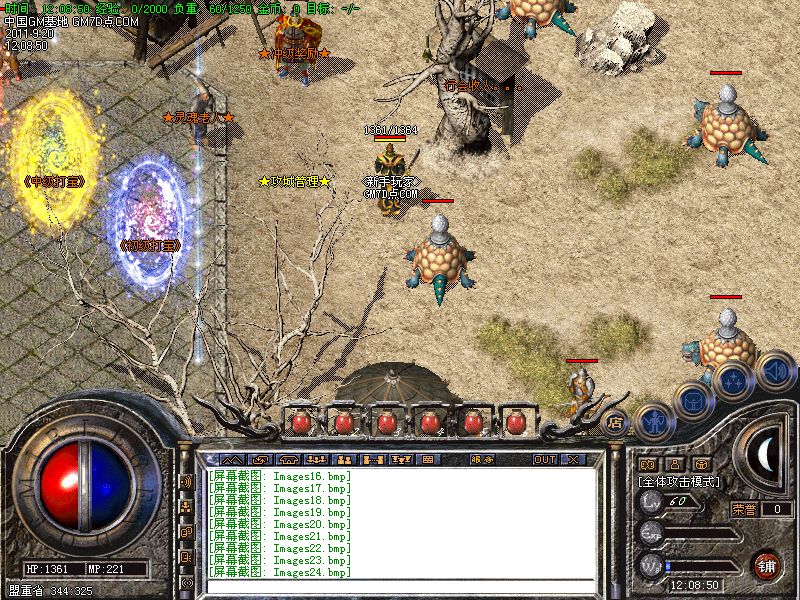800x600 pixels.
Task: Click the OUT button on the chat toolbar
Action: 544,459
